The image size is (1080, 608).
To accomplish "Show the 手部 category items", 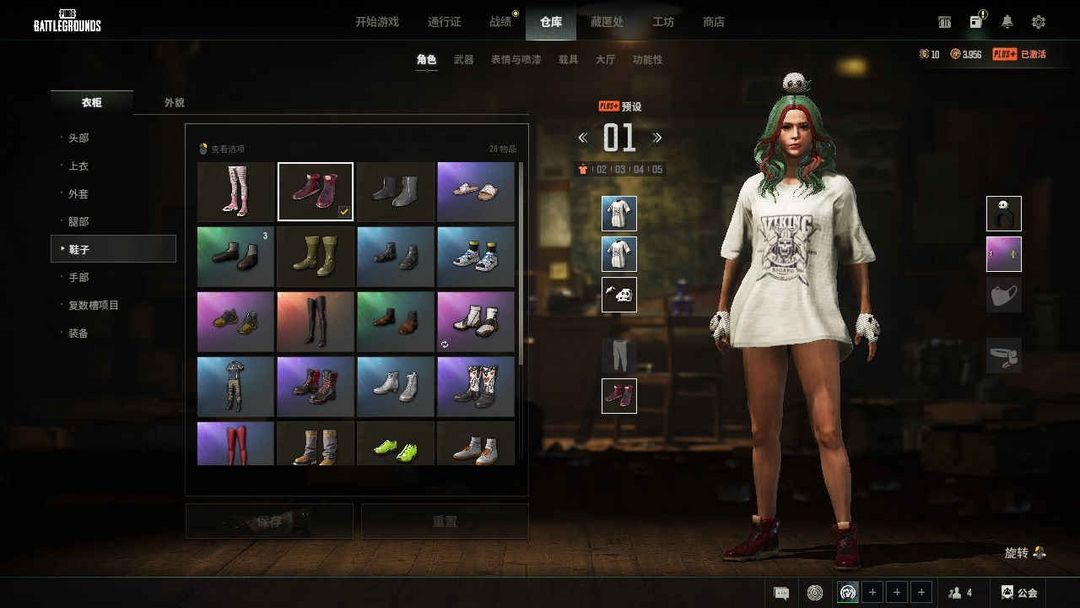I will (79, 277).
